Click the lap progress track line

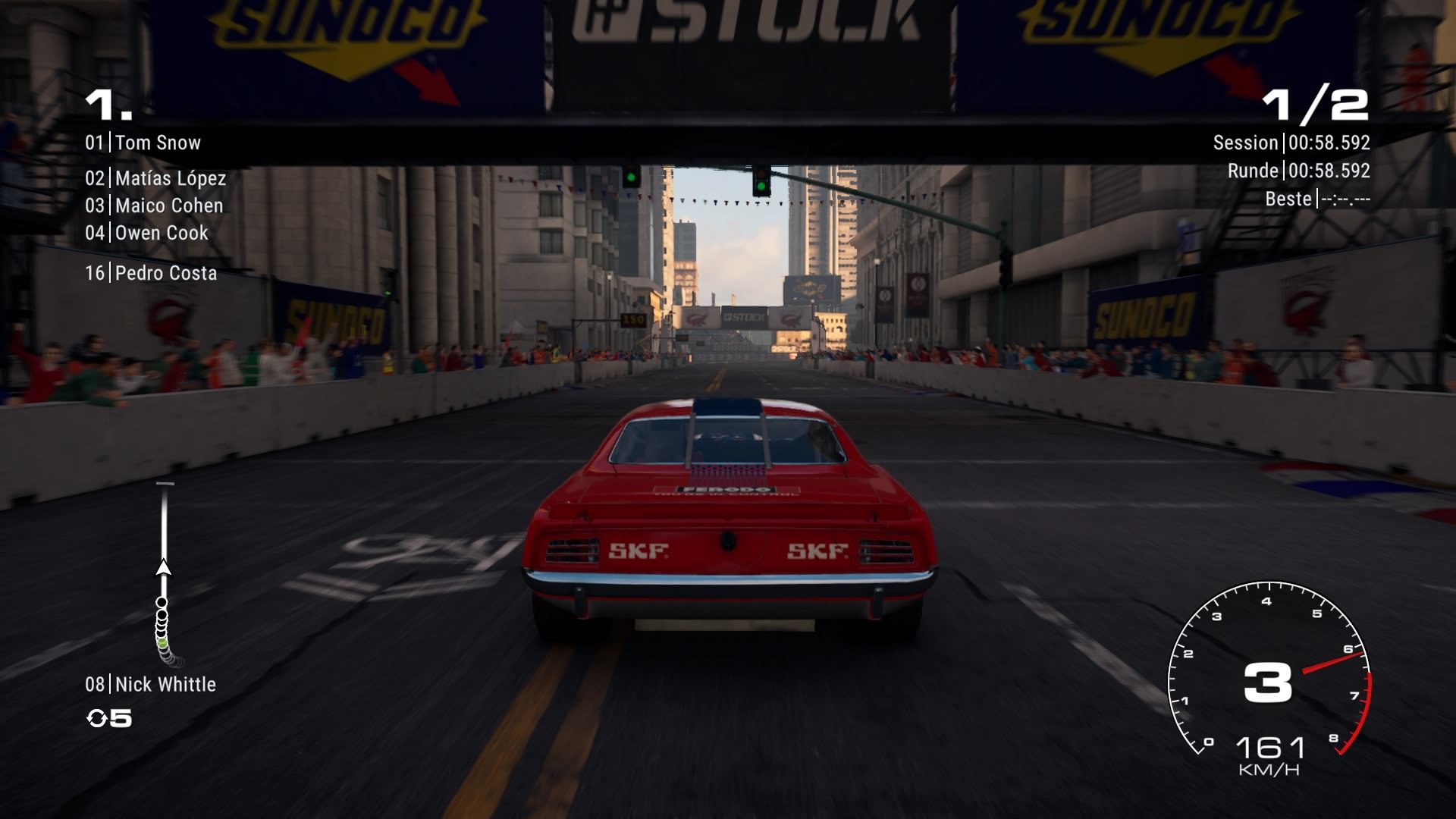point(162,523)
